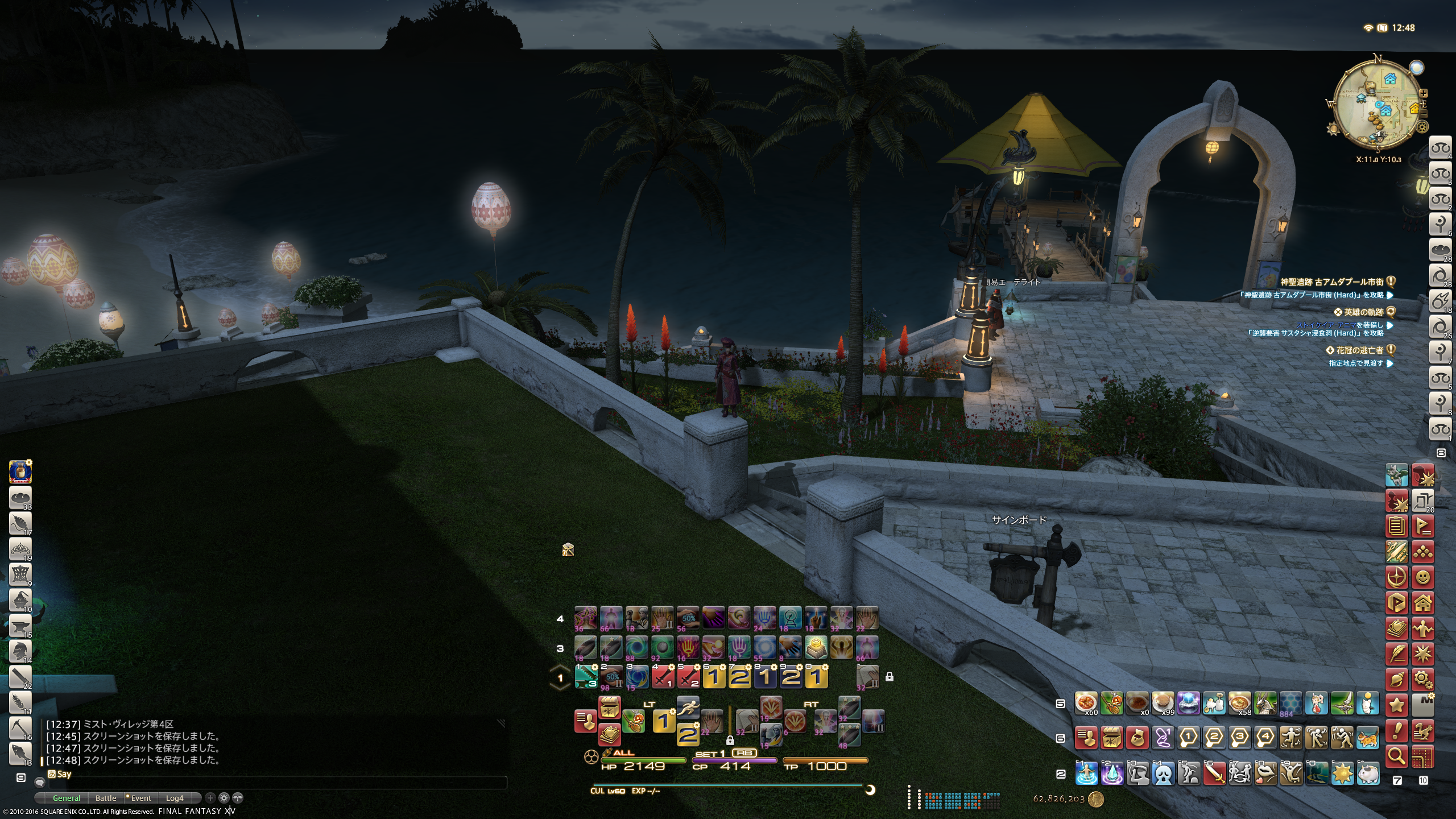Summon the orange cat minion
The image size is (1456, 819).
(1368, 739)
